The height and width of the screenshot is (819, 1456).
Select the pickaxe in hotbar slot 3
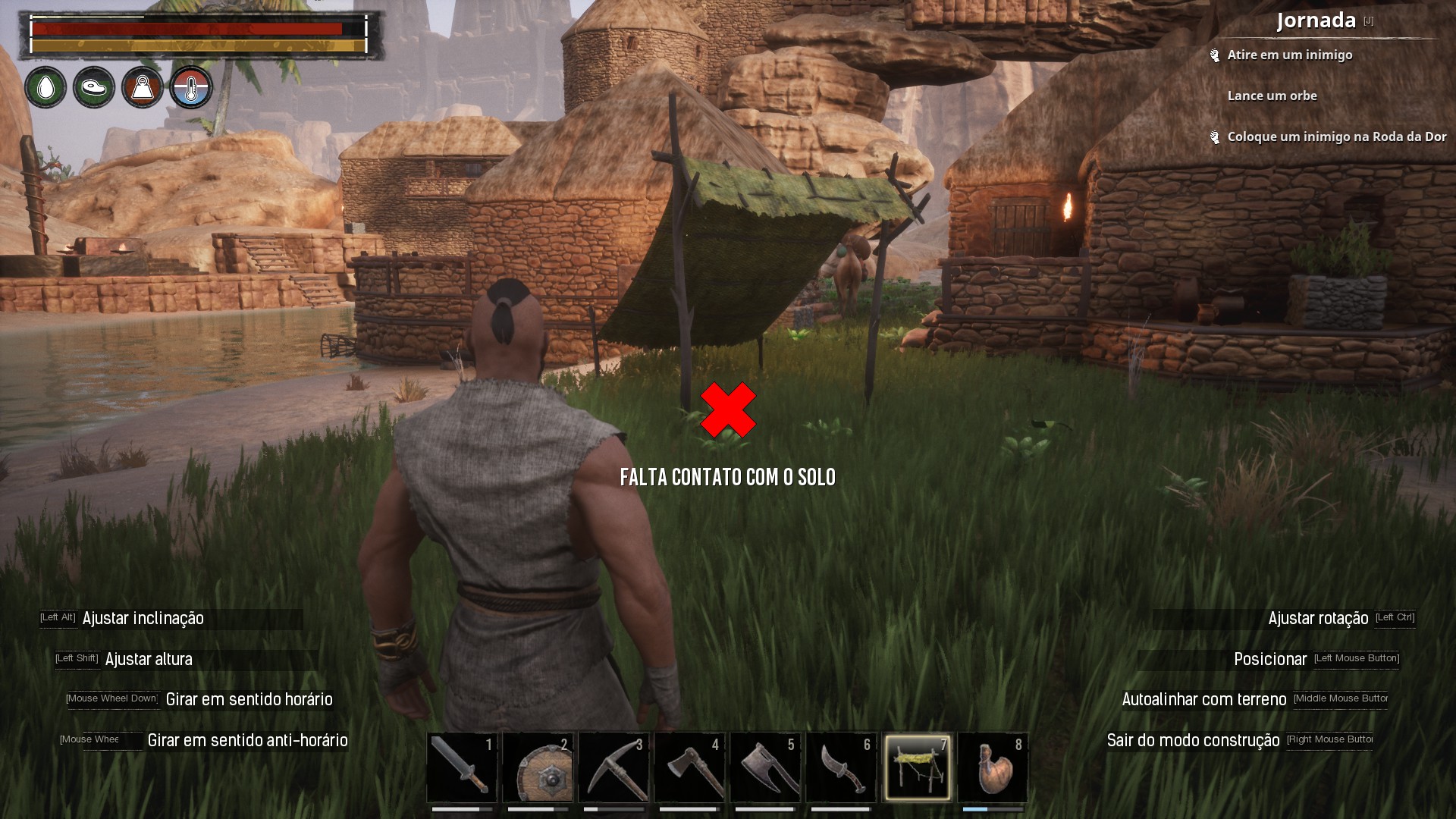[614, 768]
